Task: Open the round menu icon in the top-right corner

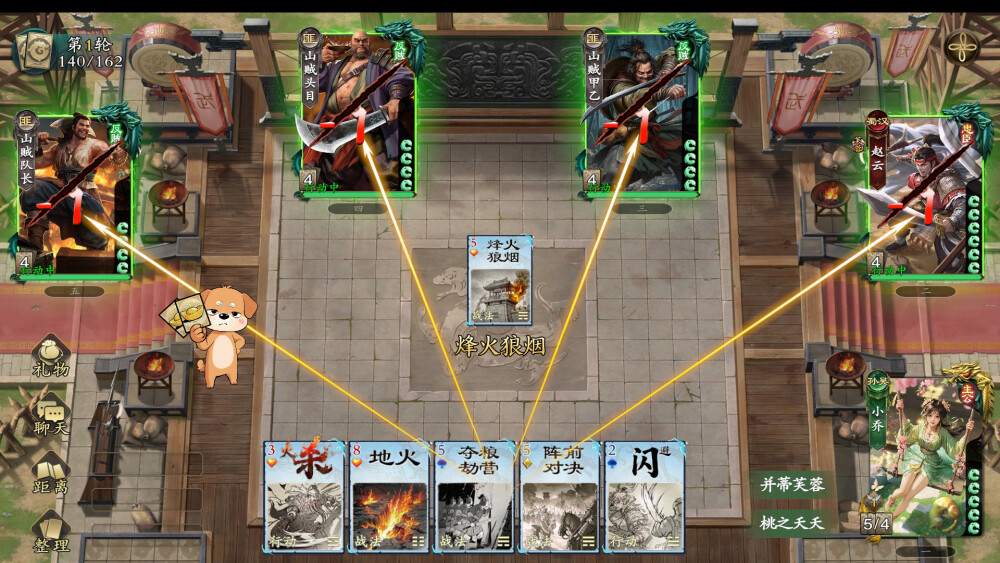Action: coord(961,47)
